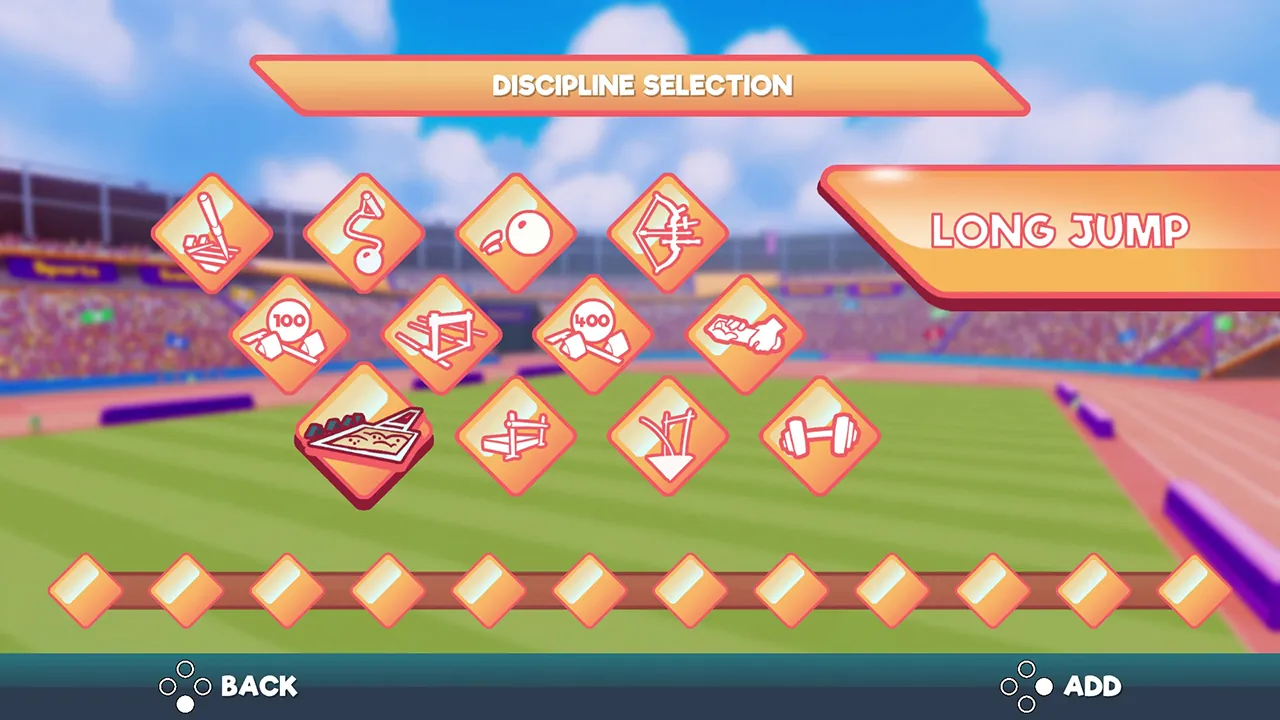Click the LONG JUMP title banner
Image resolution: width=1280 pixels, height=720 pixels.
(1058, 231)
